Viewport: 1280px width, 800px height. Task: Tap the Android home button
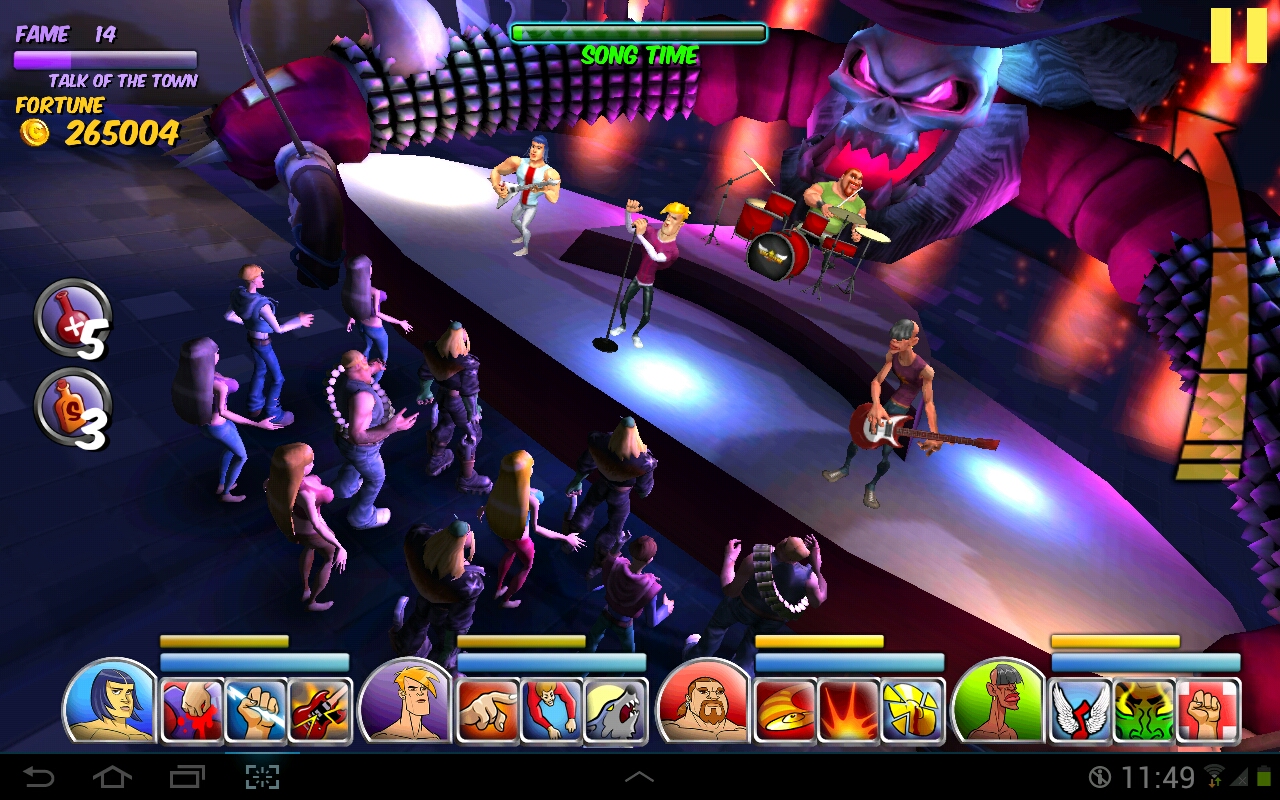coord(112,777)
